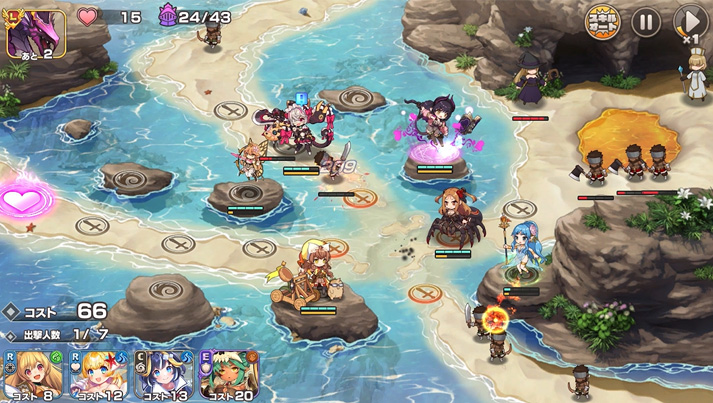Pause the battle
The image size is (713, 403).
pyautogui.click(x=646, y=21)
